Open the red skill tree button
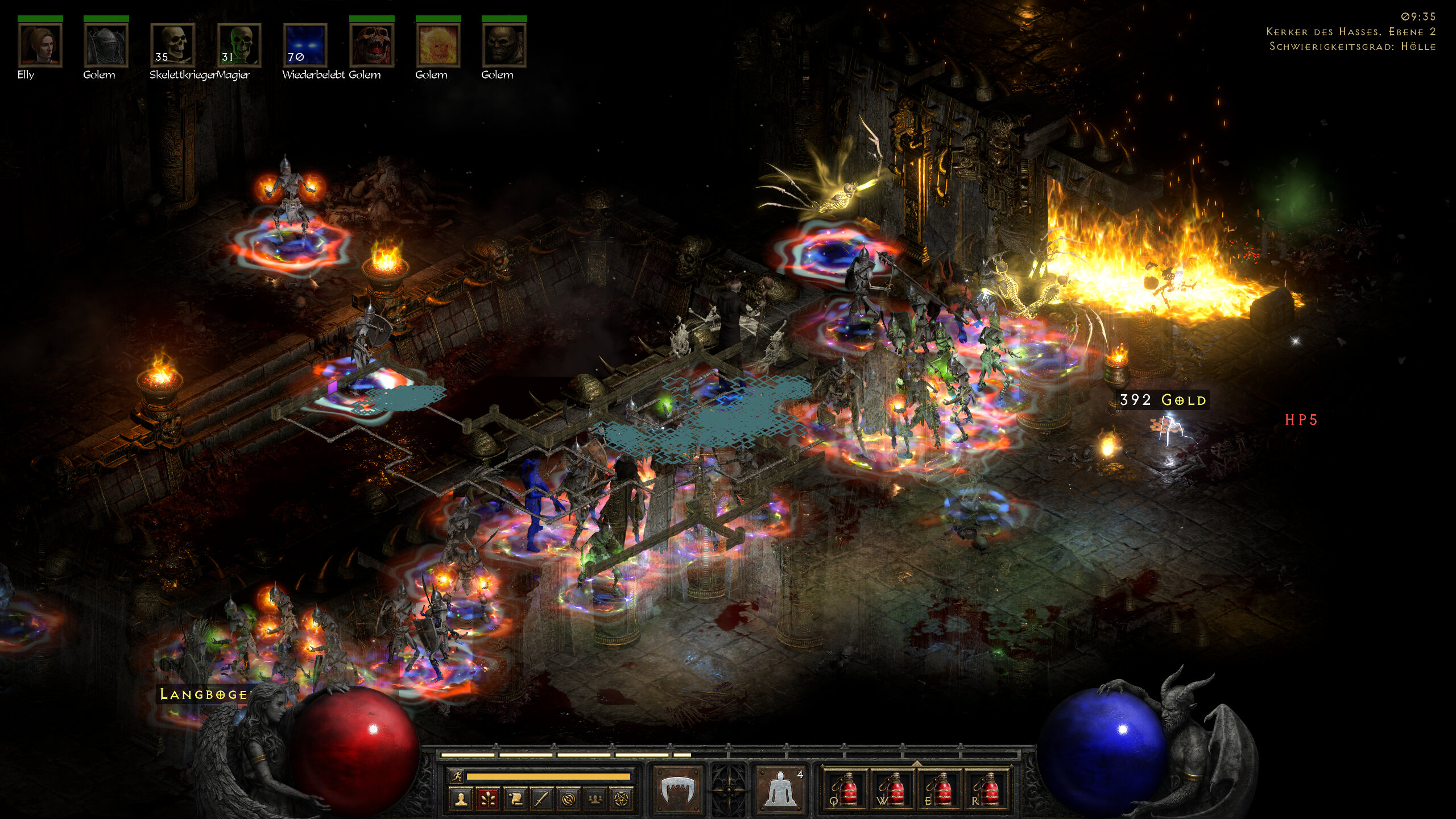1456x819 pixels. click(x=488, y=799)
